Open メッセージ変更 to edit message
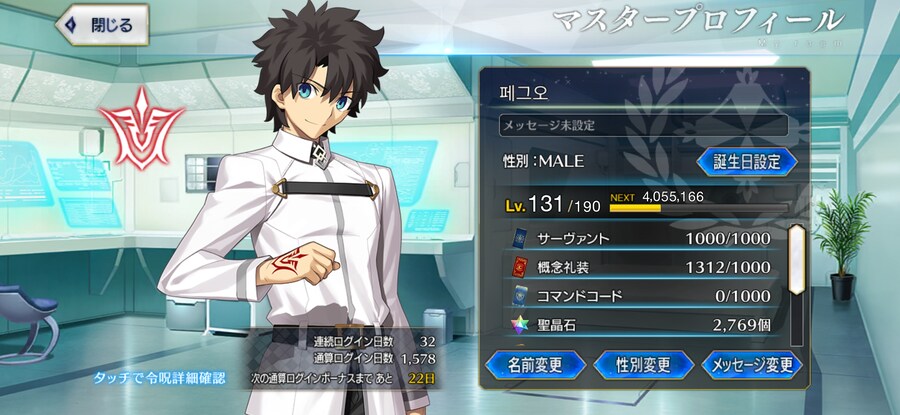 point(752,364)
